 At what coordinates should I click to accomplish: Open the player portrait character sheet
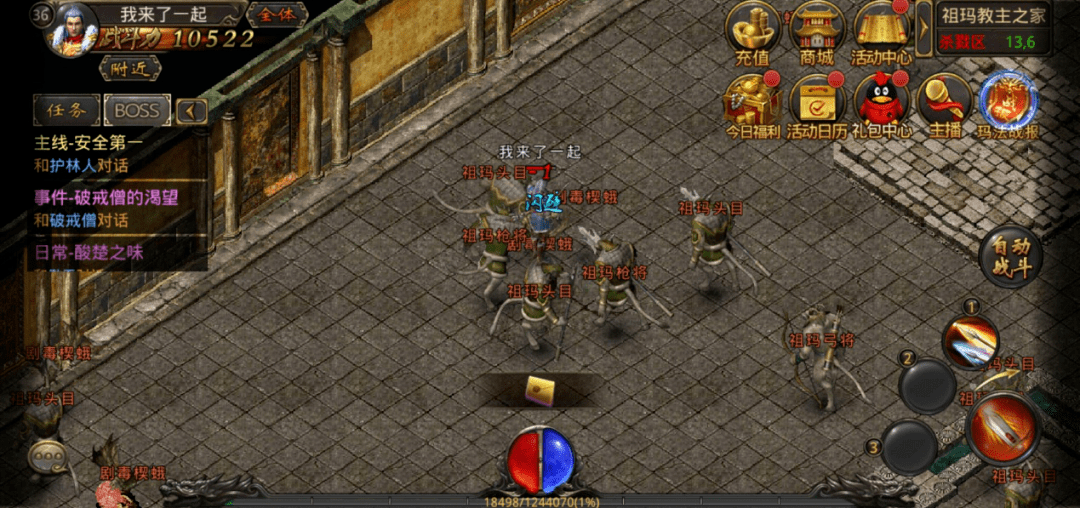[74, 27]
